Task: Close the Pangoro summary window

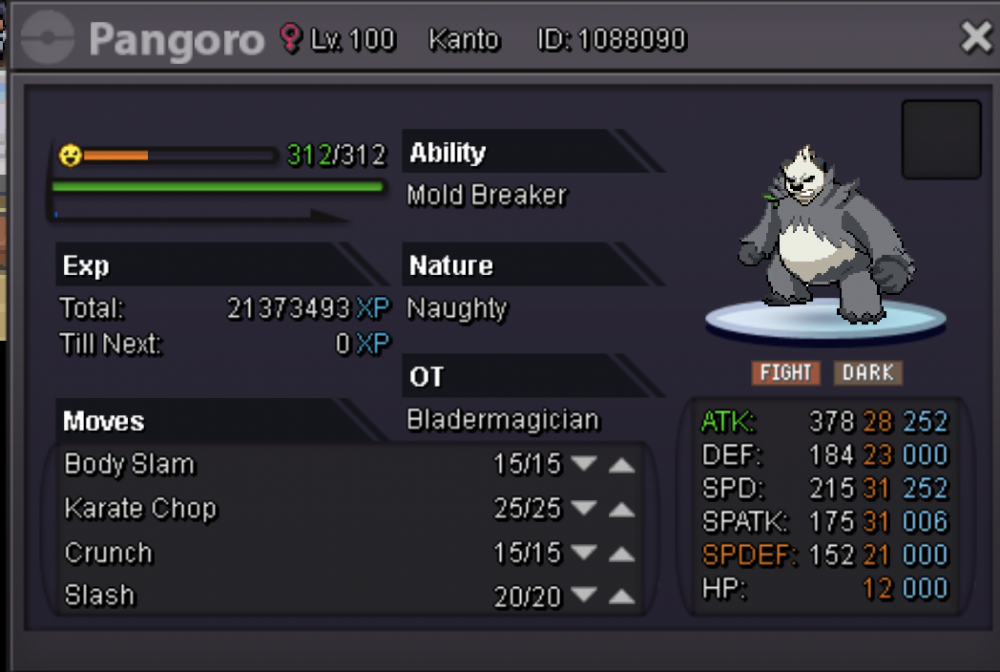Action: pos(975,38)
